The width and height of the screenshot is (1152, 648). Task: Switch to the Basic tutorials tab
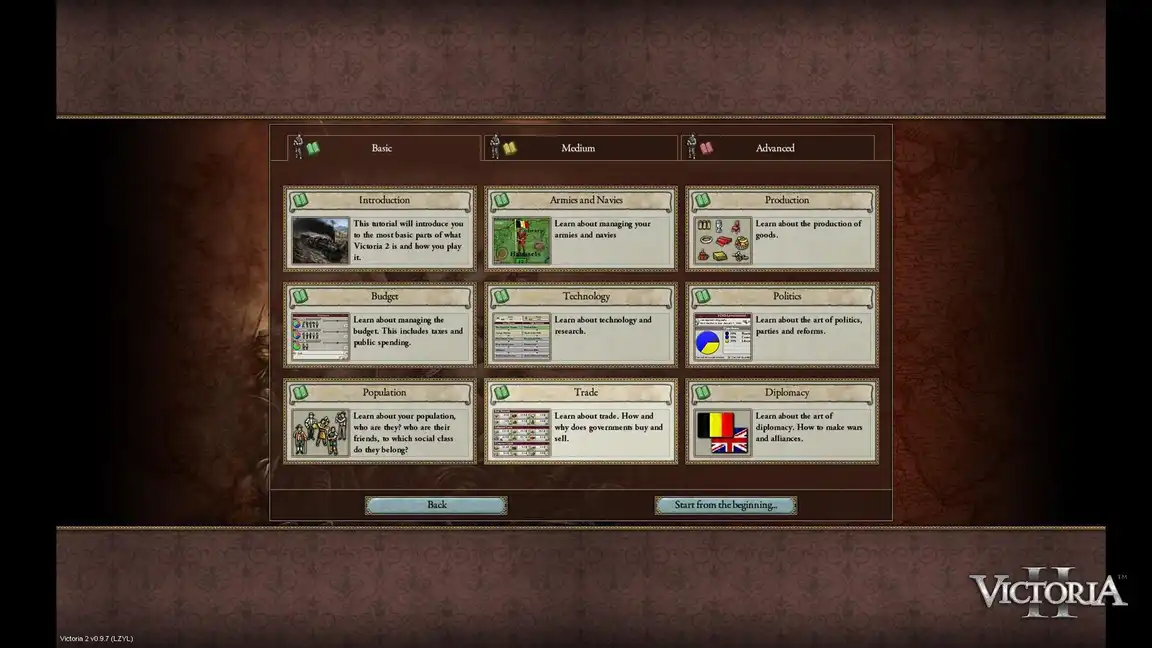coord(382,148)
